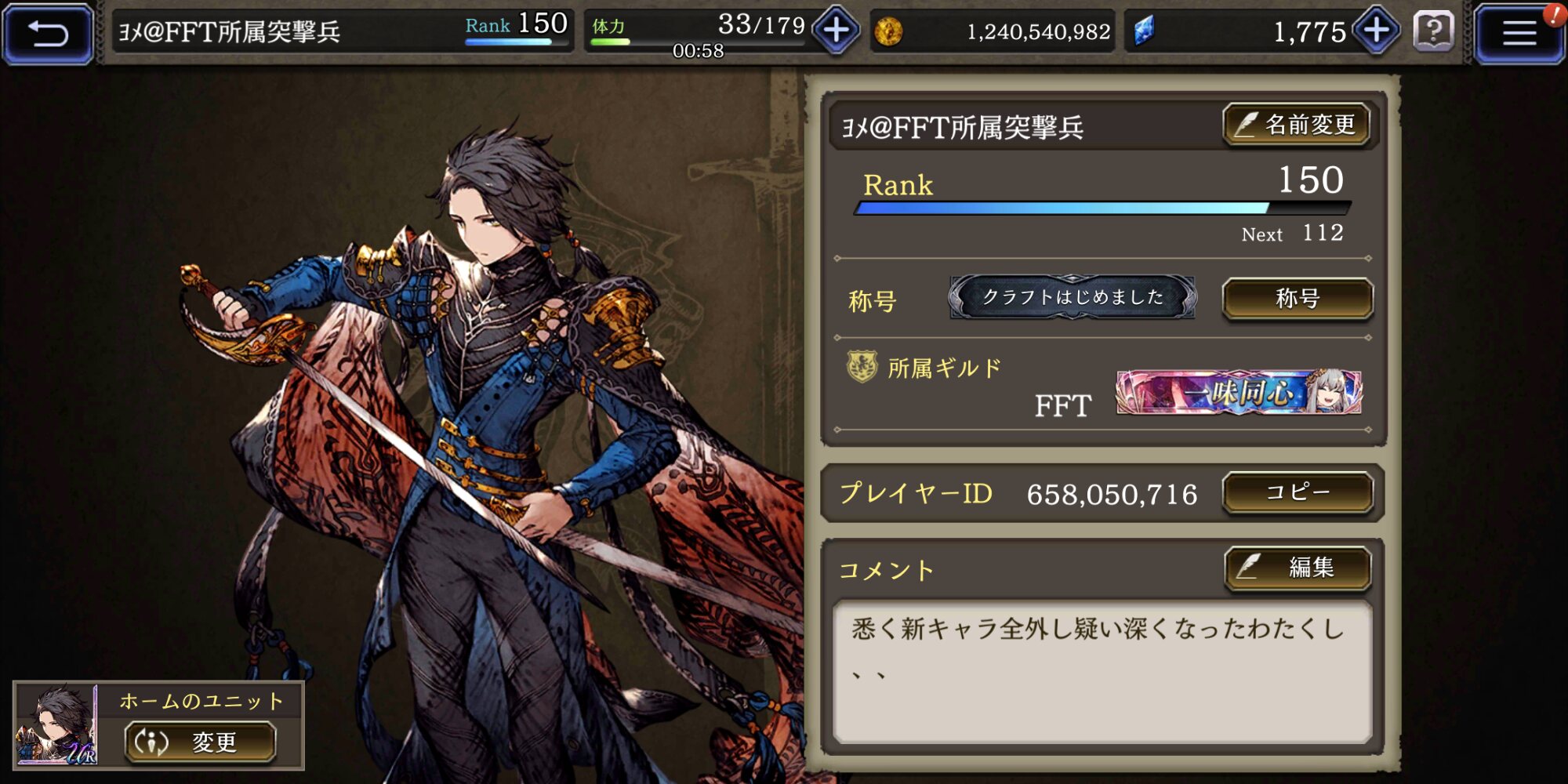Change home unit with 変更 button

[201, 742]
